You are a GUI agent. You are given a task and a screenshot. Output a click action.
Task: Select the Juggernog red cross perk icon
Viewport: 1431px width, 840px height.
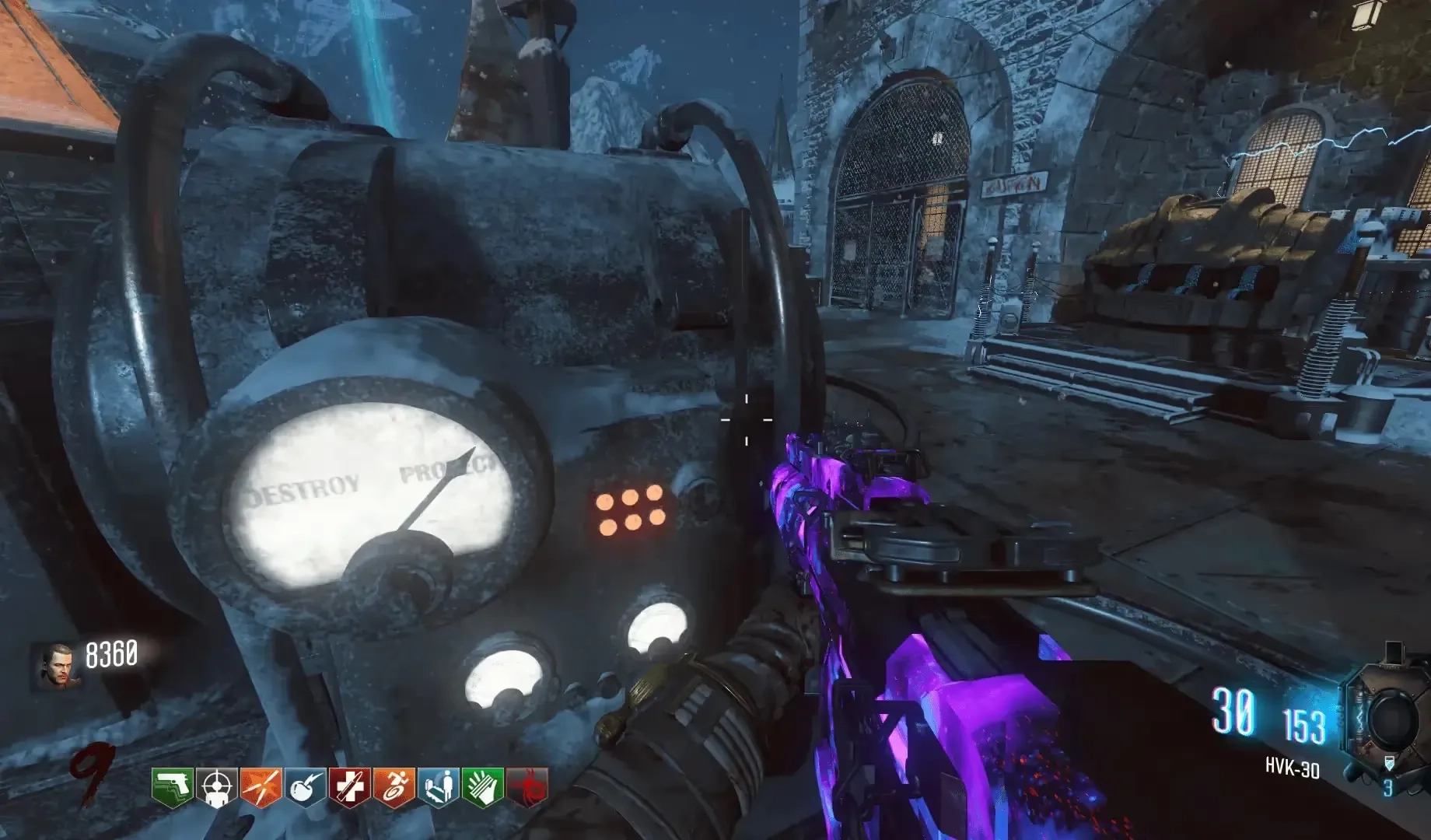click(x=349, y=788)
